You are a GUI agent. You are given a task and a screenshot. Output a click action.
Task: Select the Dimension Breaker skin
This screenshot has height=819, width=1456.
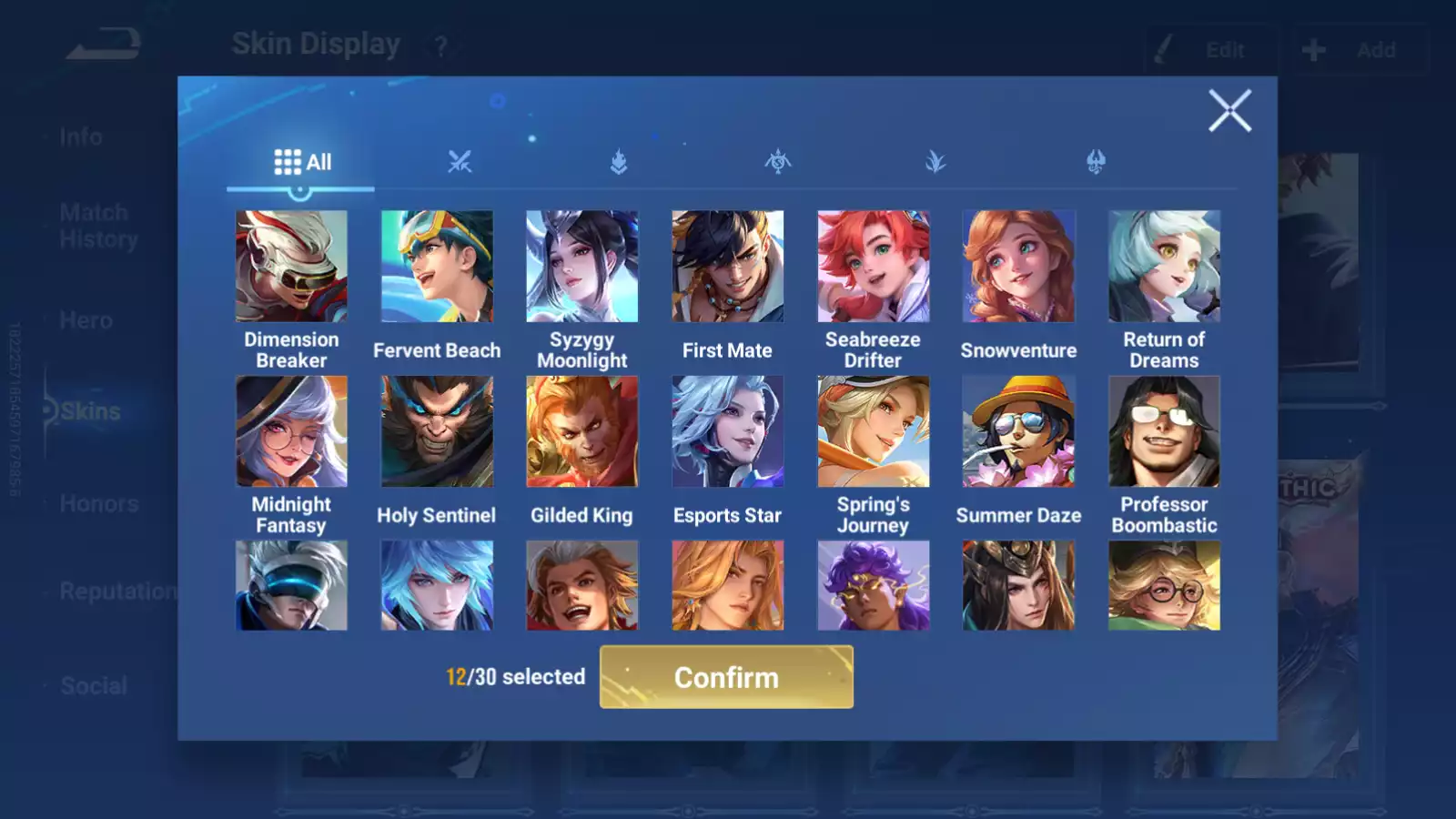[x=291, y=267]
